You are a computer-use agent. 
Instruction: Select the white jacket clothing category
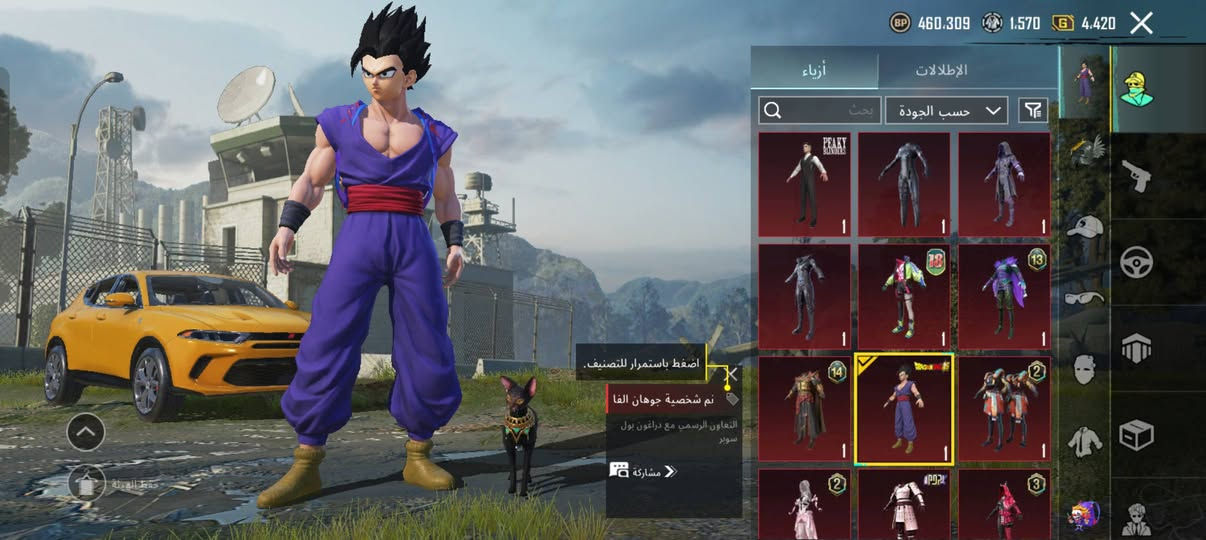tap(1084, 441)
